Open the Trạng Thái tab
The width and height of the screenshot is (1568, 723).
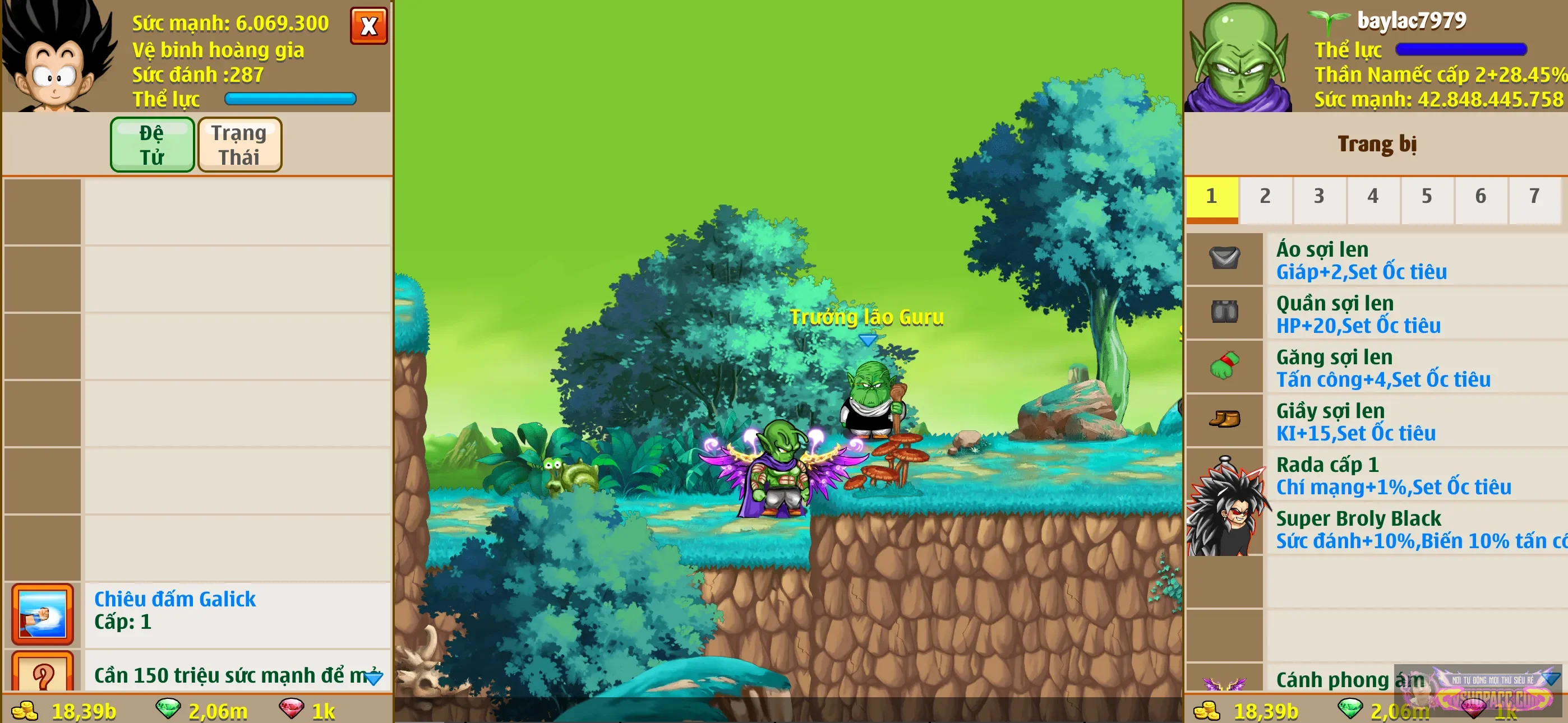[x=239, y=144]
